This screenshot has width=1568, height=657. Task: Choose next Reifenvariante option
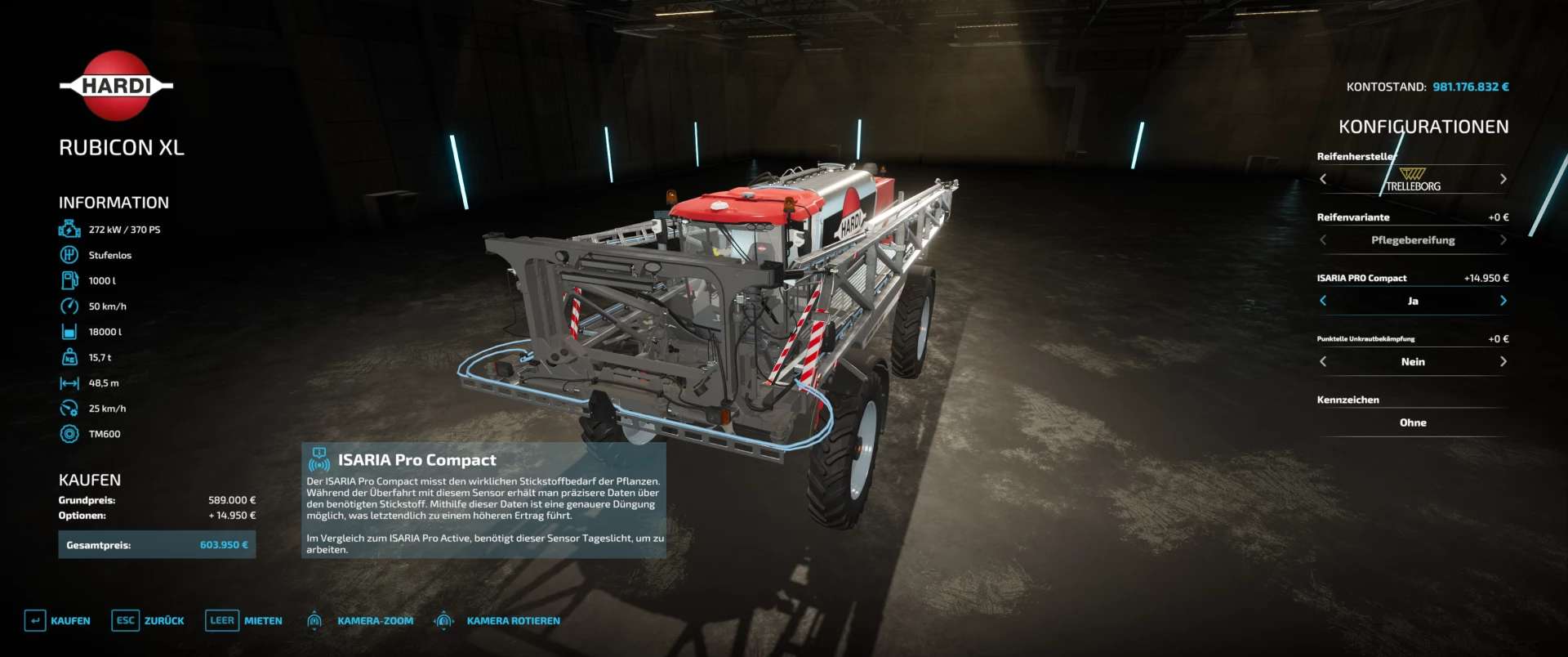click(1503, 240)
